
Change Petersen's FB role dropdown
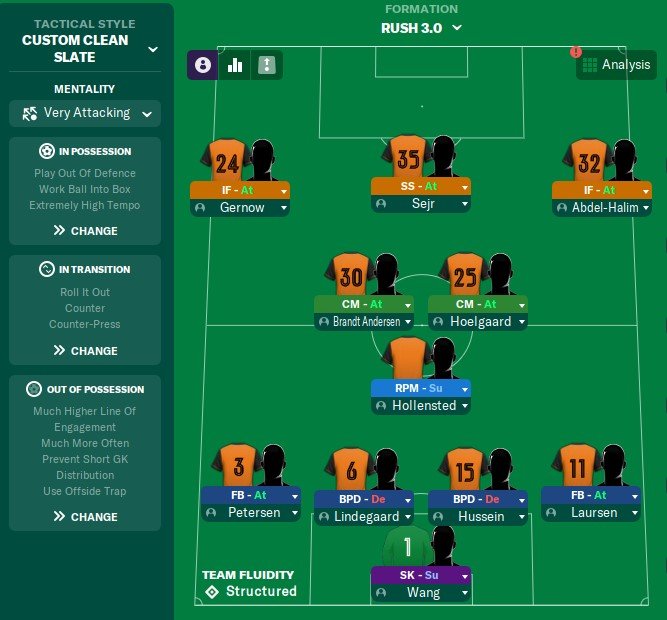pos(250,495)
